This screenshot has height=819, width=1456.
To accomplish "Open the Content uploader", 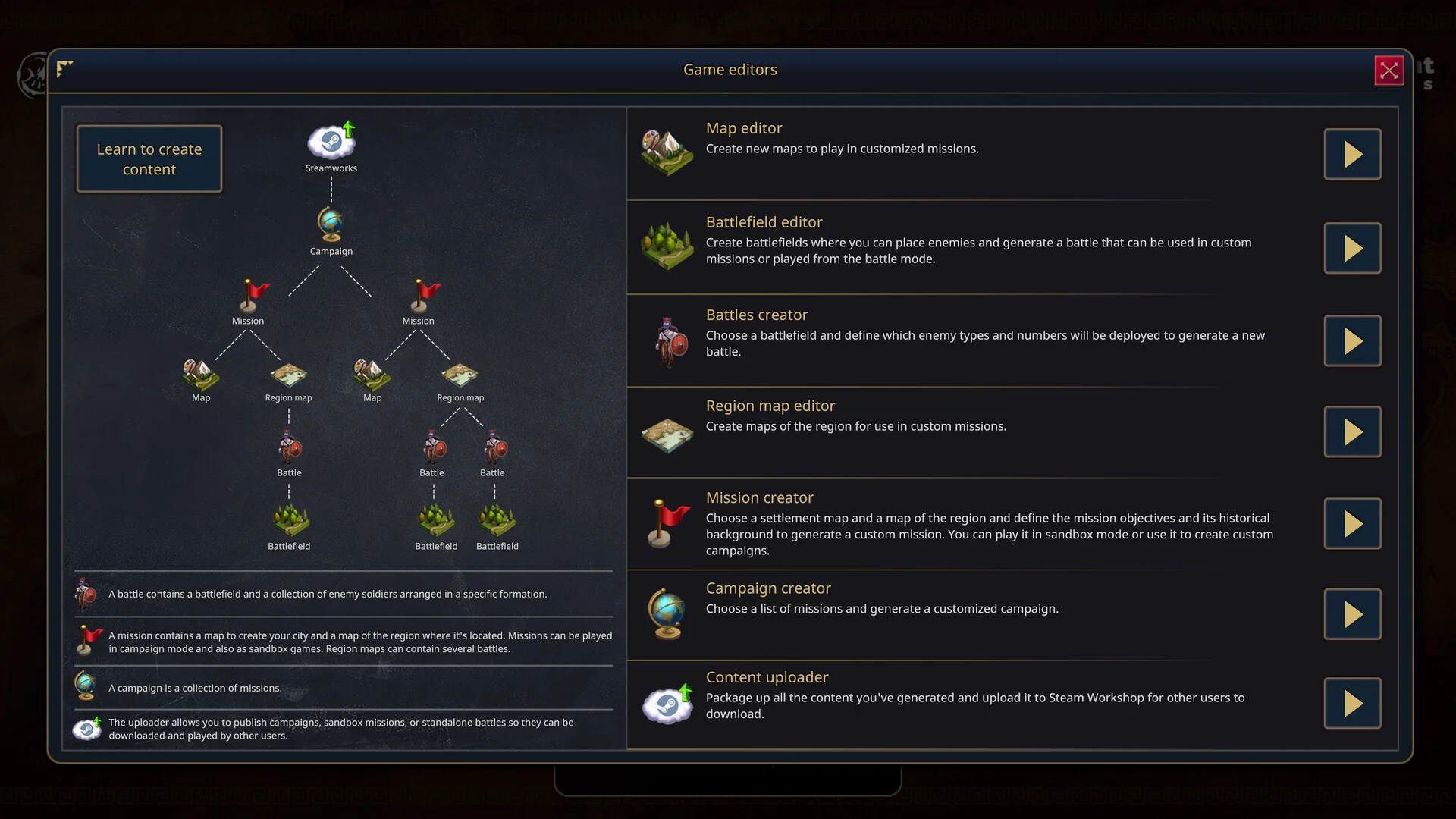I will click(x=1352, y=704).
